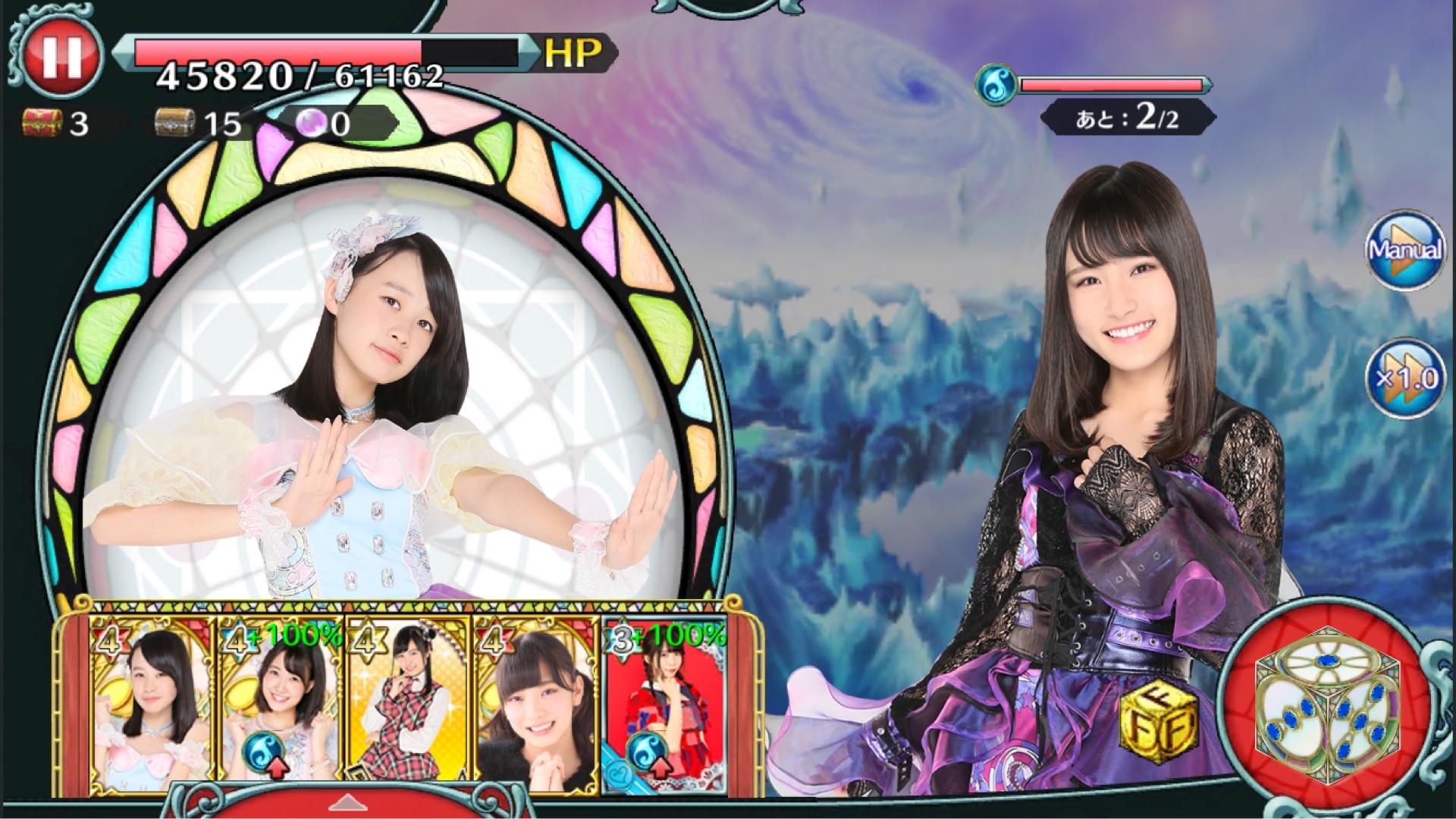The image size is (1456, 819).
Task: Toggle the Manual battle mode button
Action: click(1405, 249)
